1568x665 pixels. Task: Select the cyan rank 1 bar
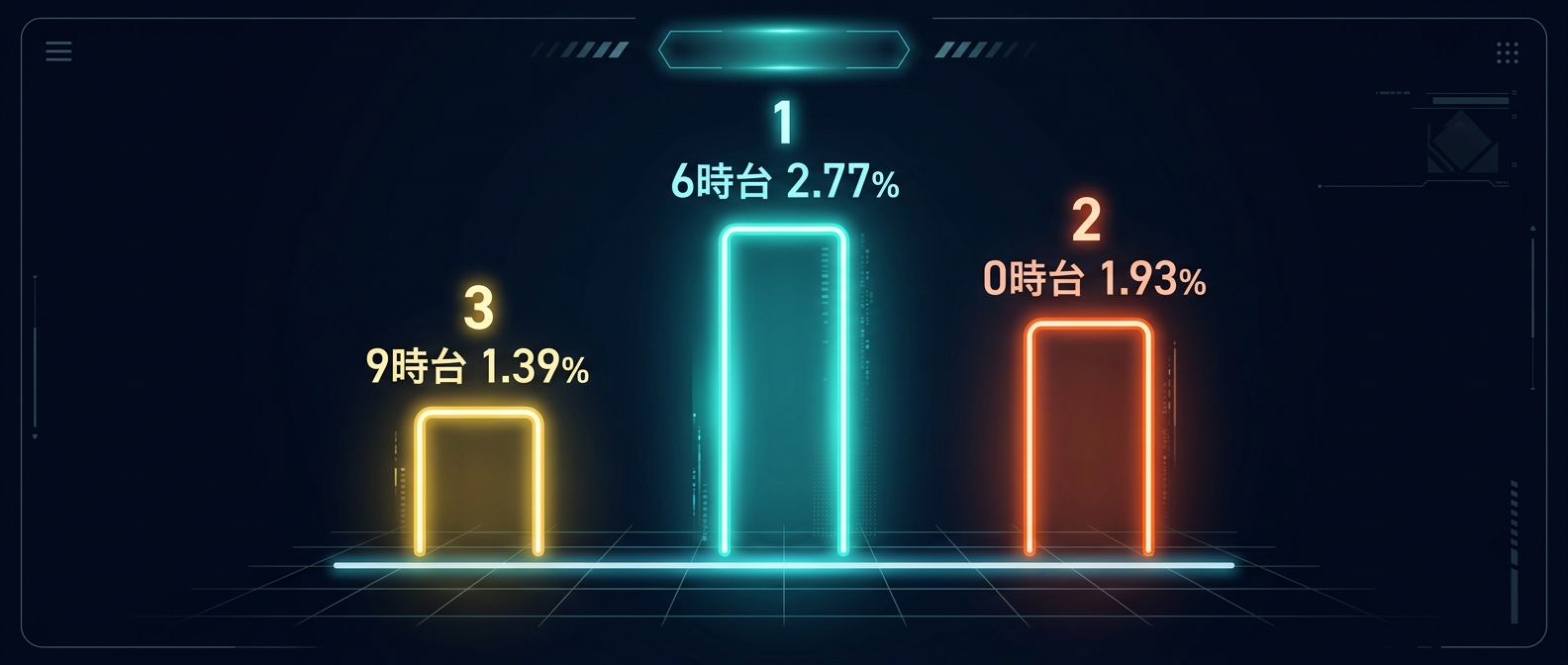click(783, 391)
